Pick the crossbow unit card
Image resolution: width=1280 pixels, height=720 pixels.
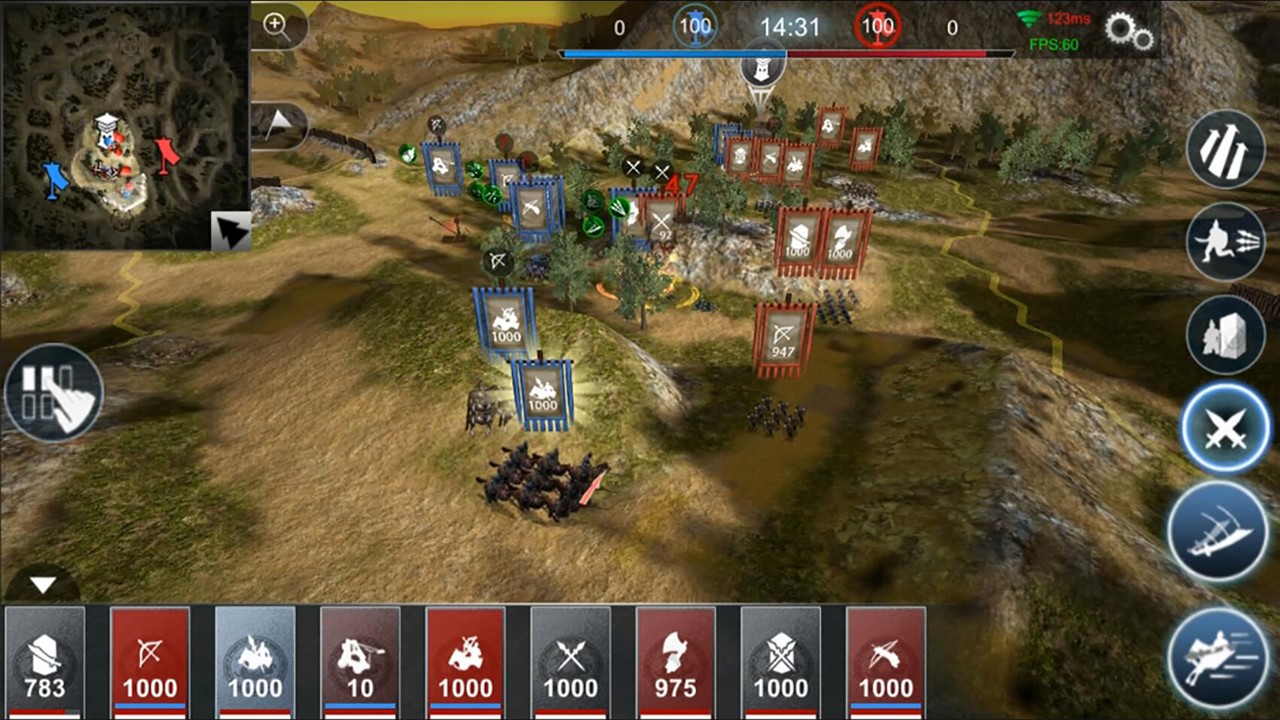click(886, 662)
